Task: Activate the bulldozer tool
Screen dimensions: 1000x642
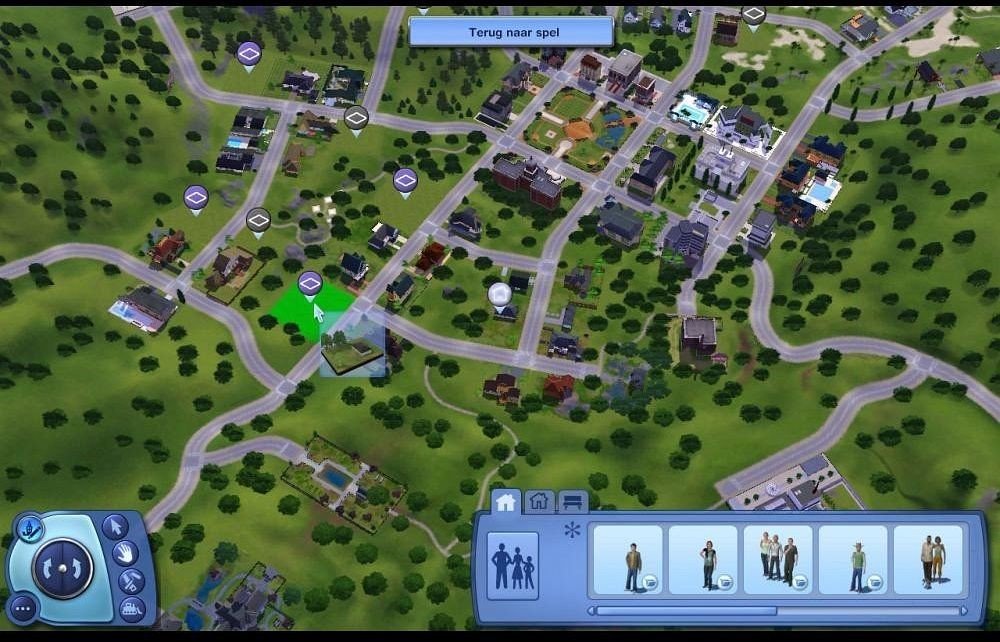Action: [x=131, y=607]
